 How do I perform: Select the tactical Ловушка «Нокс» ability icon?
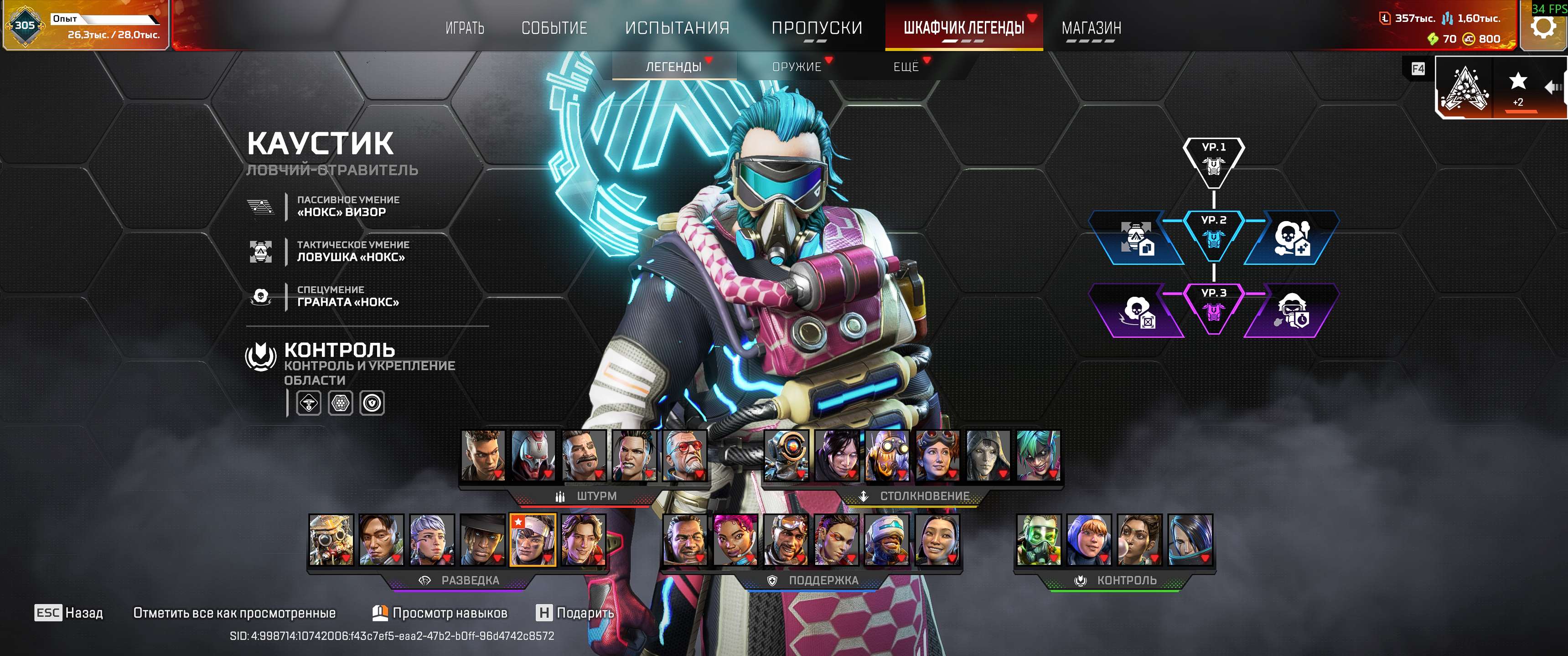coord(262,252)
